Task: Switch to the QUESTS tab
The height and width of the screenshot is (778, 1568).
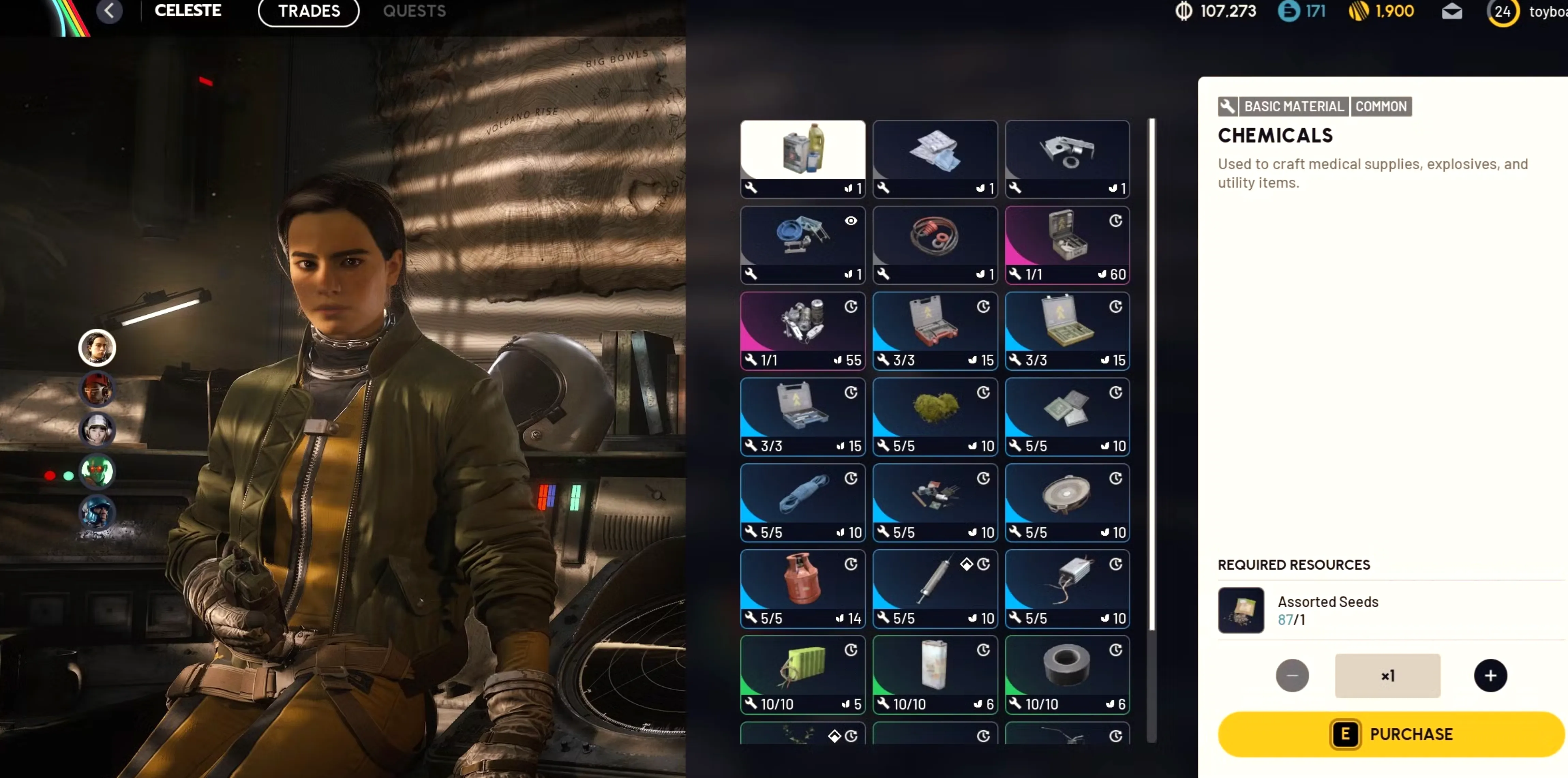Action: click(414, 11)
